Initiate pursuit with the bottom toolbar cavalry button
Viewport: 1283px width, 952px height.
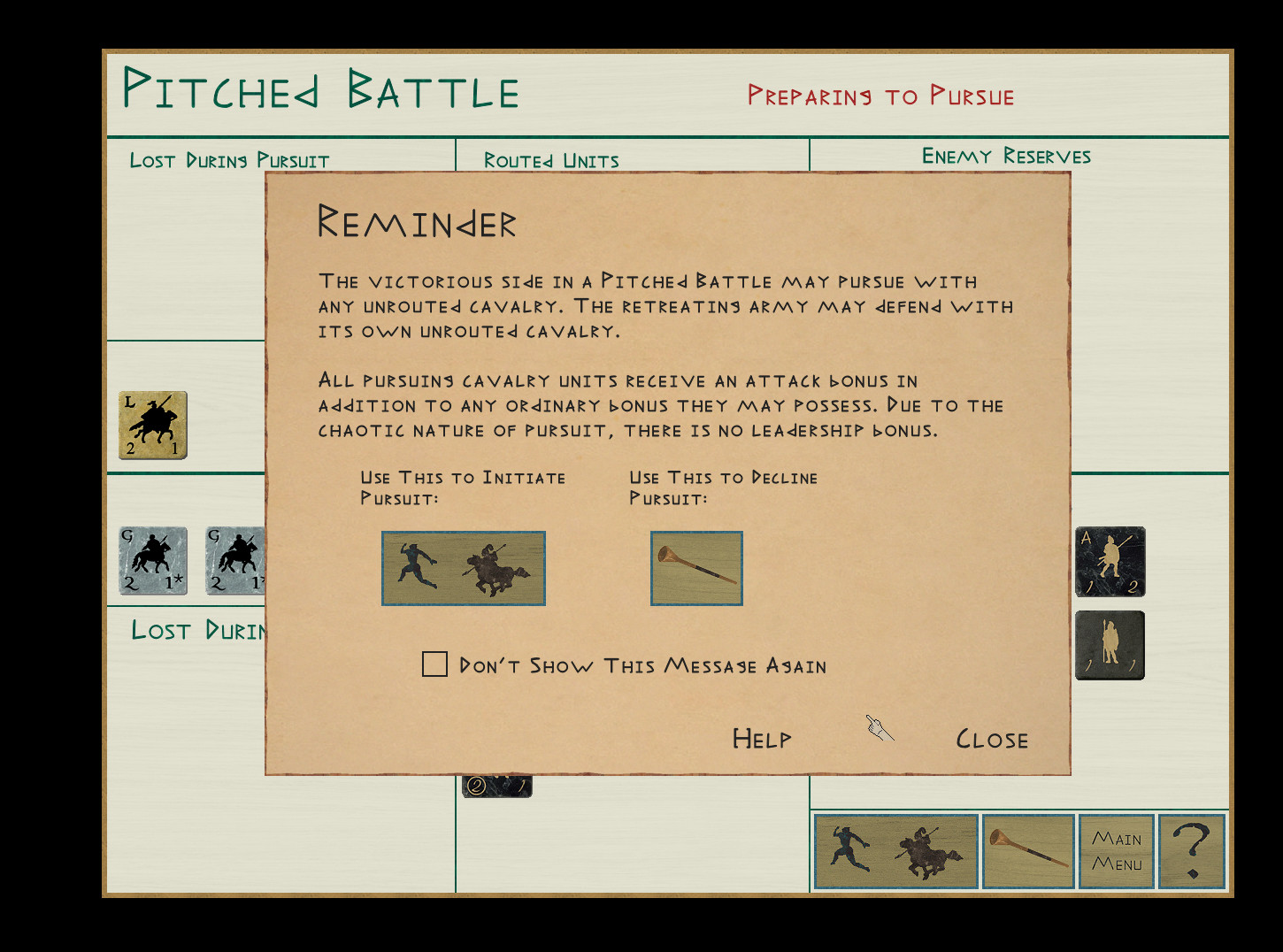point(895,851)
